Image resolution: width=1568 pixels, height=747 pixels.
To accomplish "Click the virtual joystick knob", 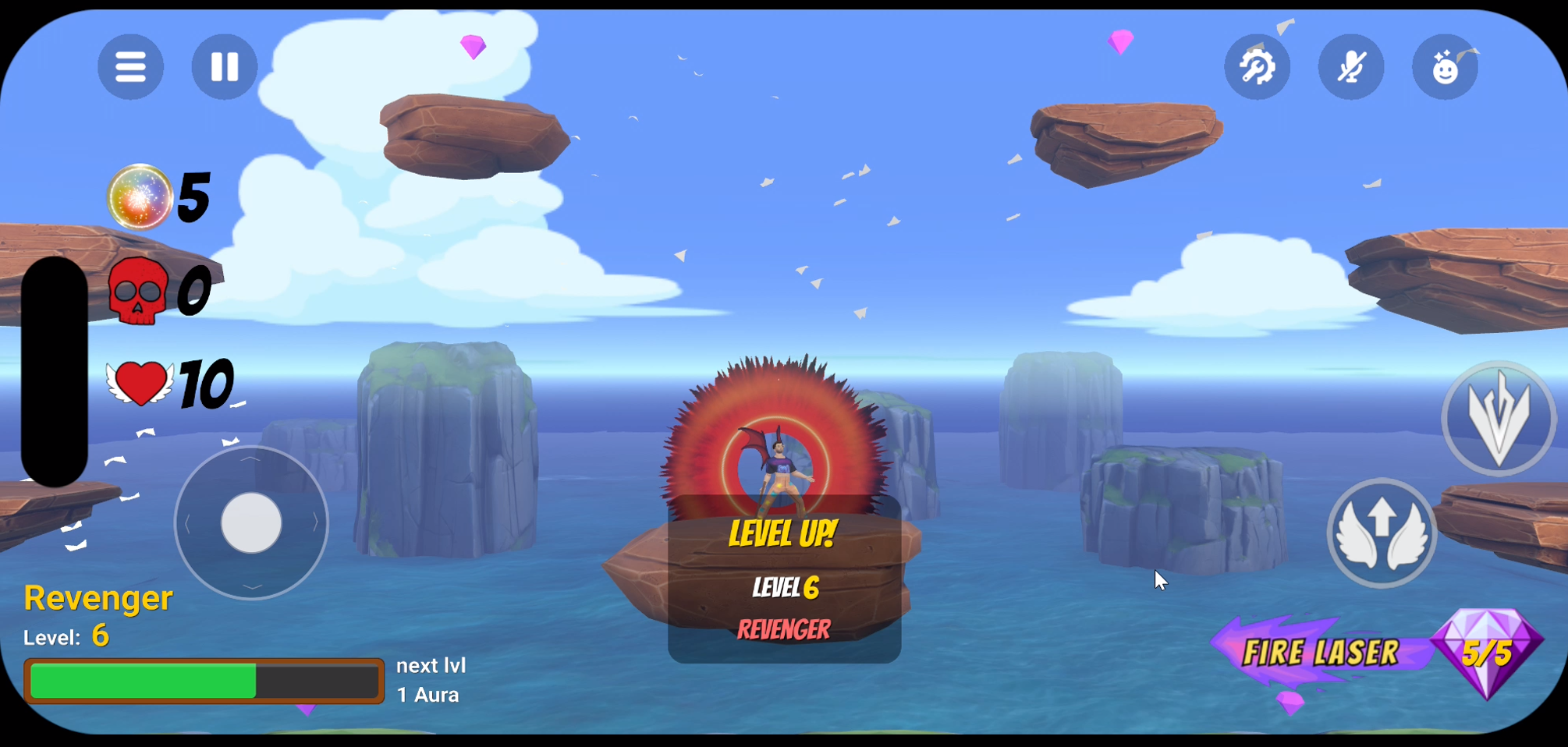I will pyautogui.click(x=251, y=523).
